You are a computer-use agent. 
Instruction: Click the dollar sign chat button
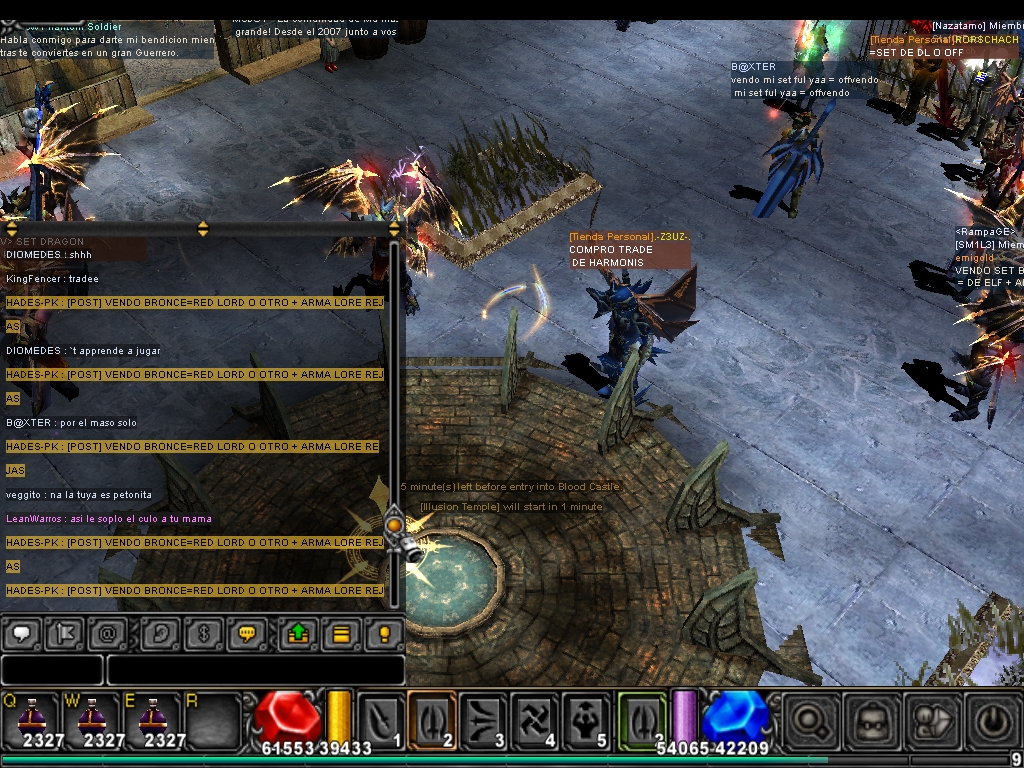203,634
